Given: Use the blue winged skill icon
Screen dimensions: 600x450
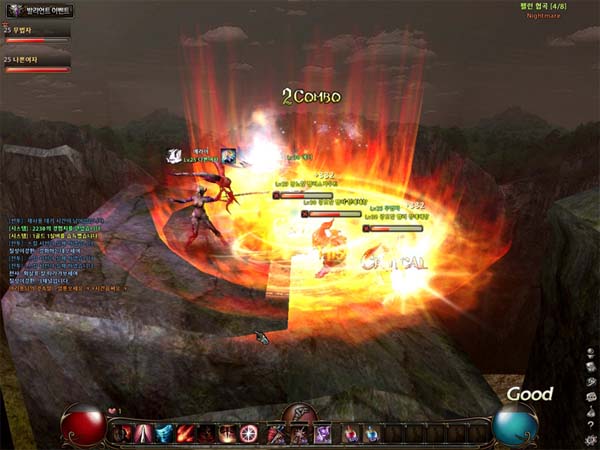Looking at the screenshot, I should tap(165, 433).
